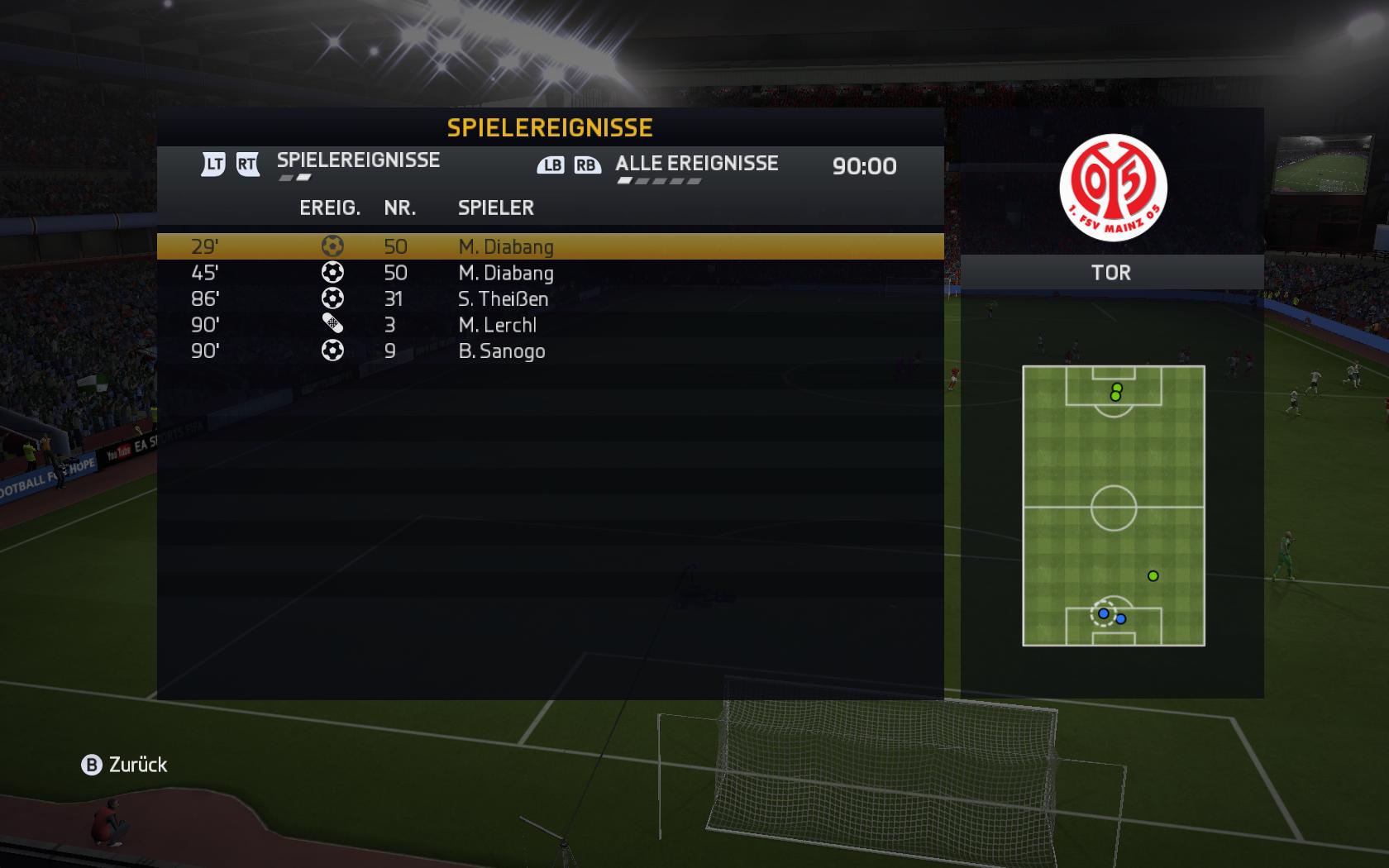Open the Alle Ereignisse filter
The image size is (1389, 868).
click(696, 164)
